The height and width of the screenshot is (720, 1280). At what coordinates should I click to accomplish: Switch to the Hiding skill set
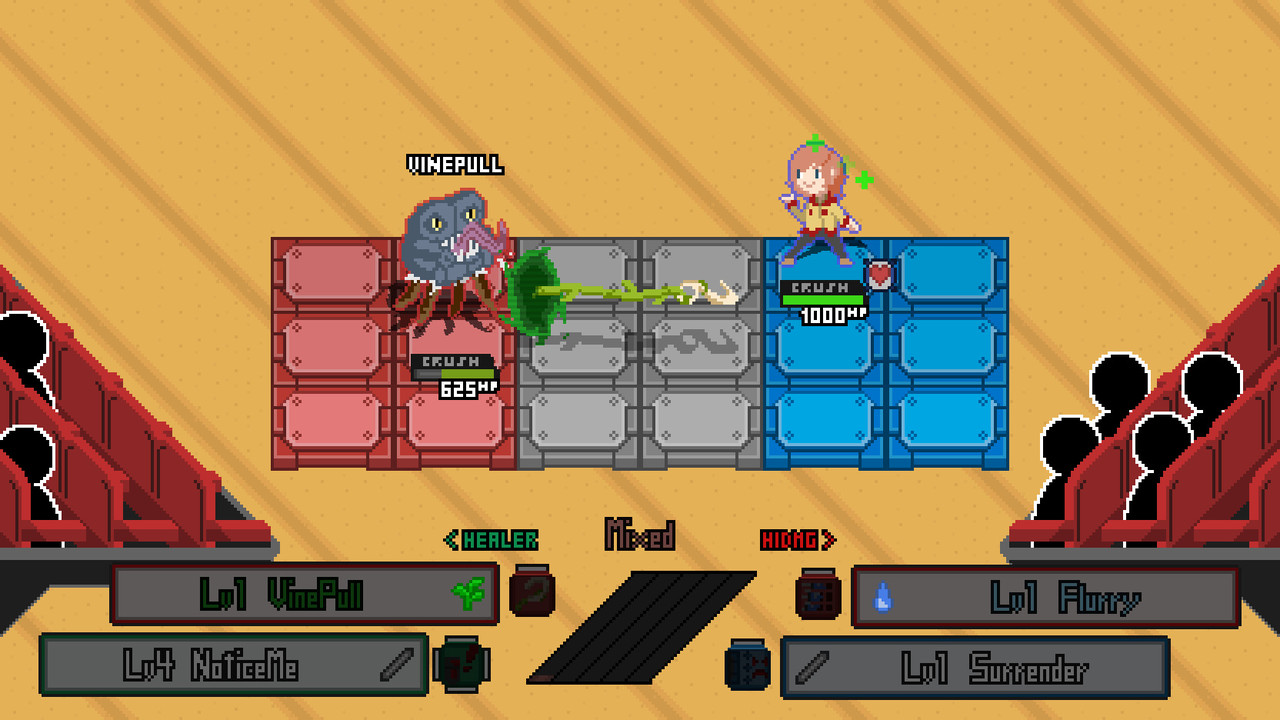click(798, 540)
